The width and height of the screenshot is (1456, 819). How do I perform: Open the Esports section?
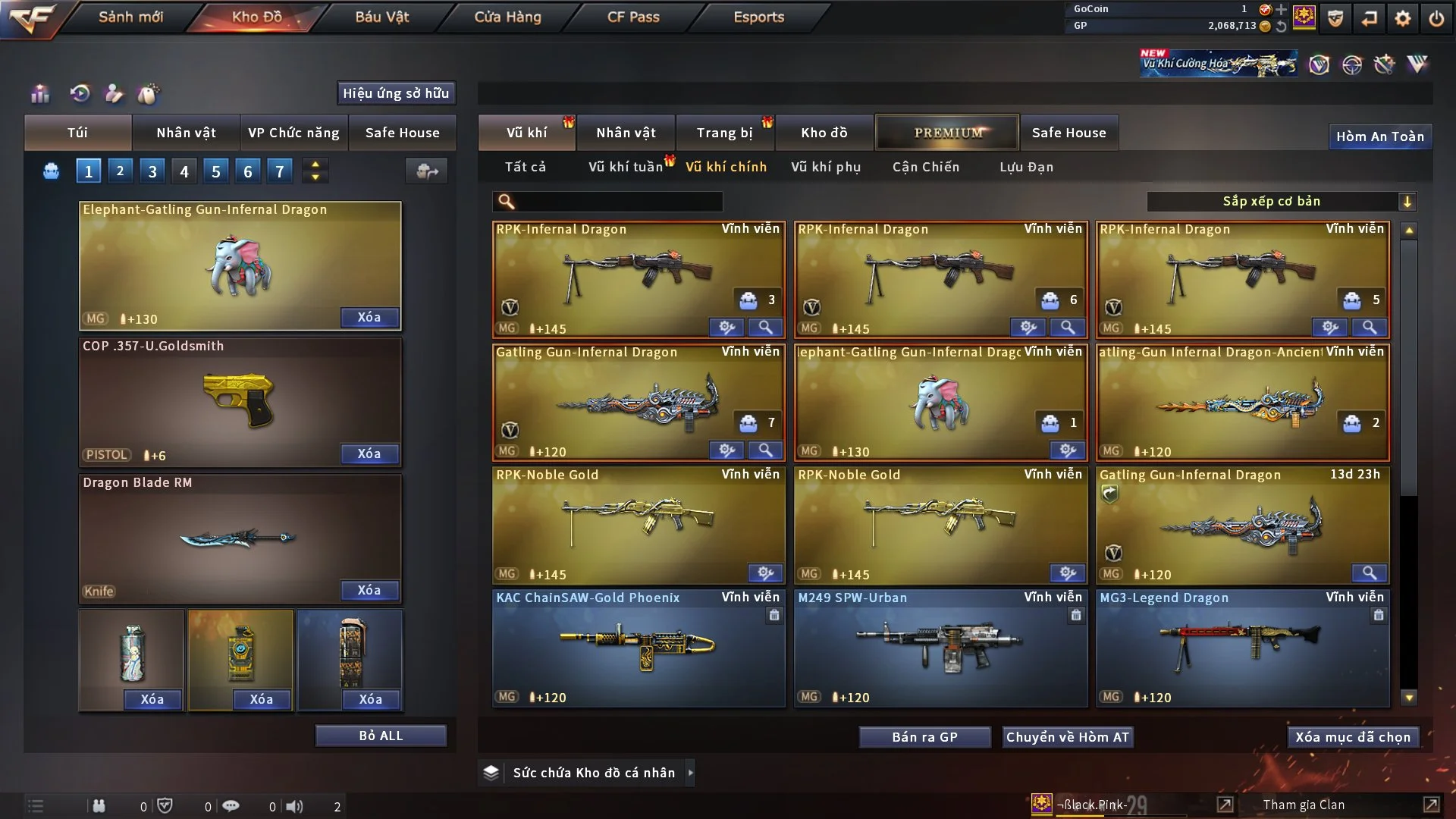coord(758,17)
